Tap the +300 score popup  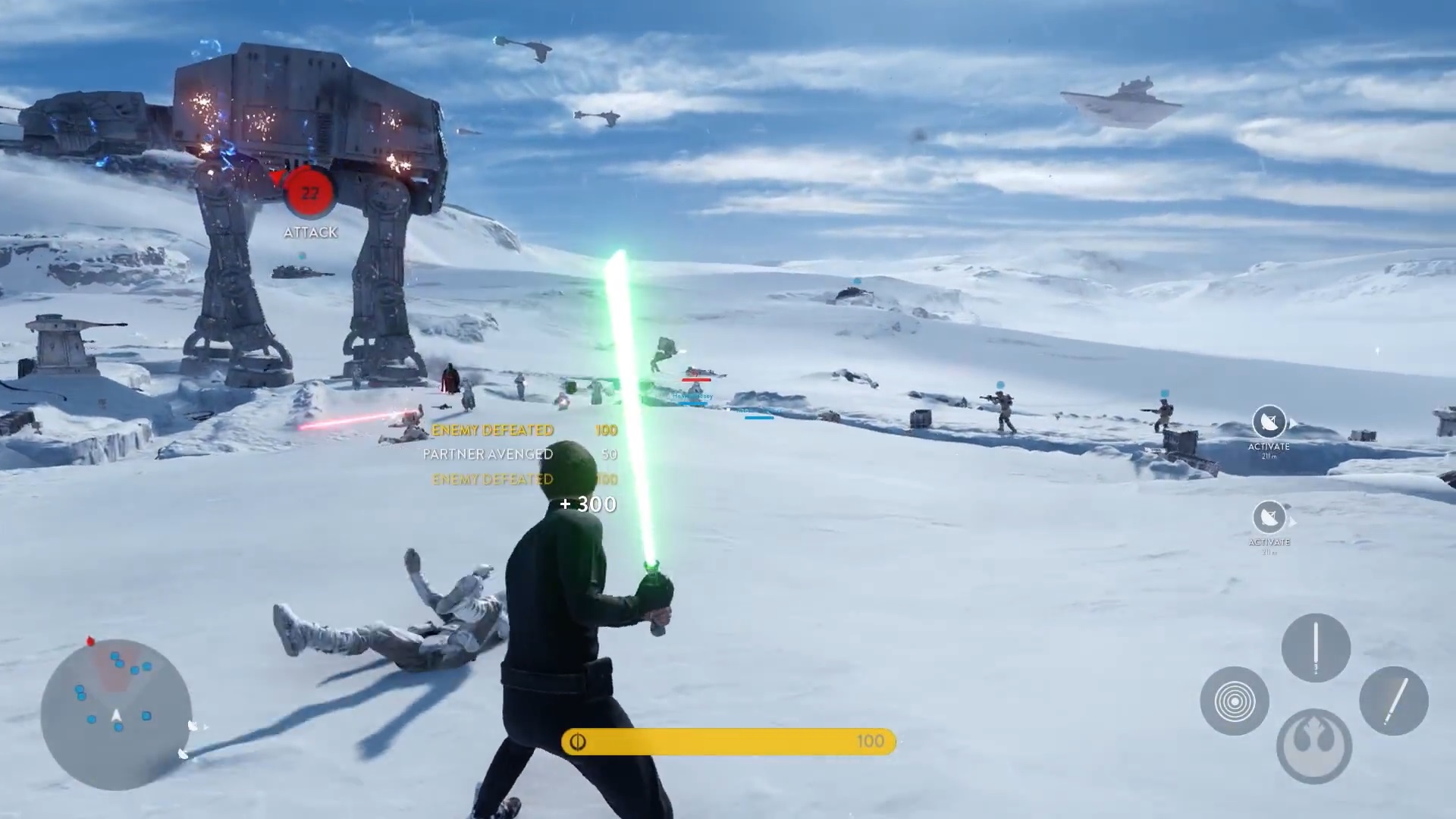[588, 504]
